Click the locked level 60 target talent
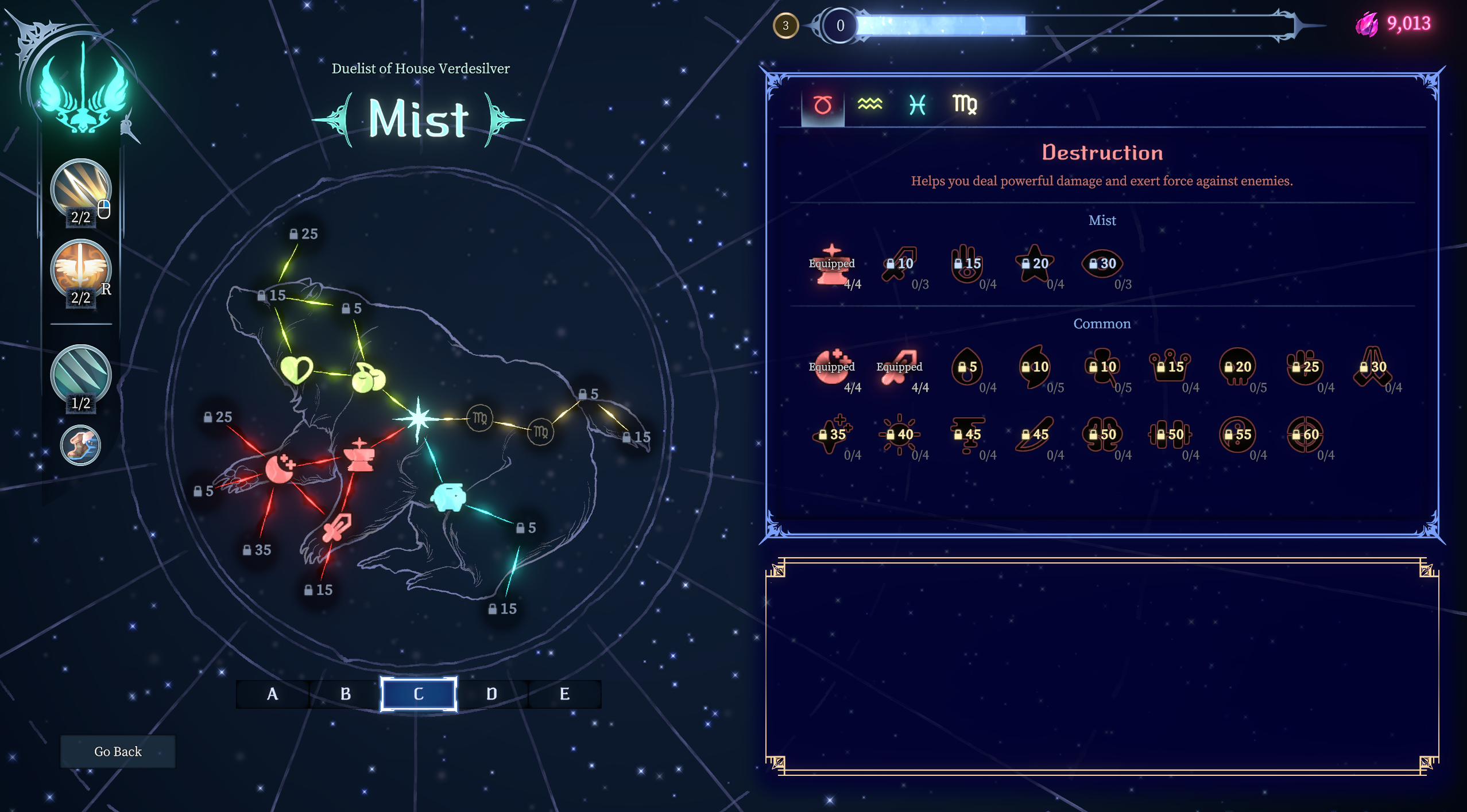Image resolution: width=1467 pixels, height=812 pixels. pyautogui.click(x=1305, y=435)
